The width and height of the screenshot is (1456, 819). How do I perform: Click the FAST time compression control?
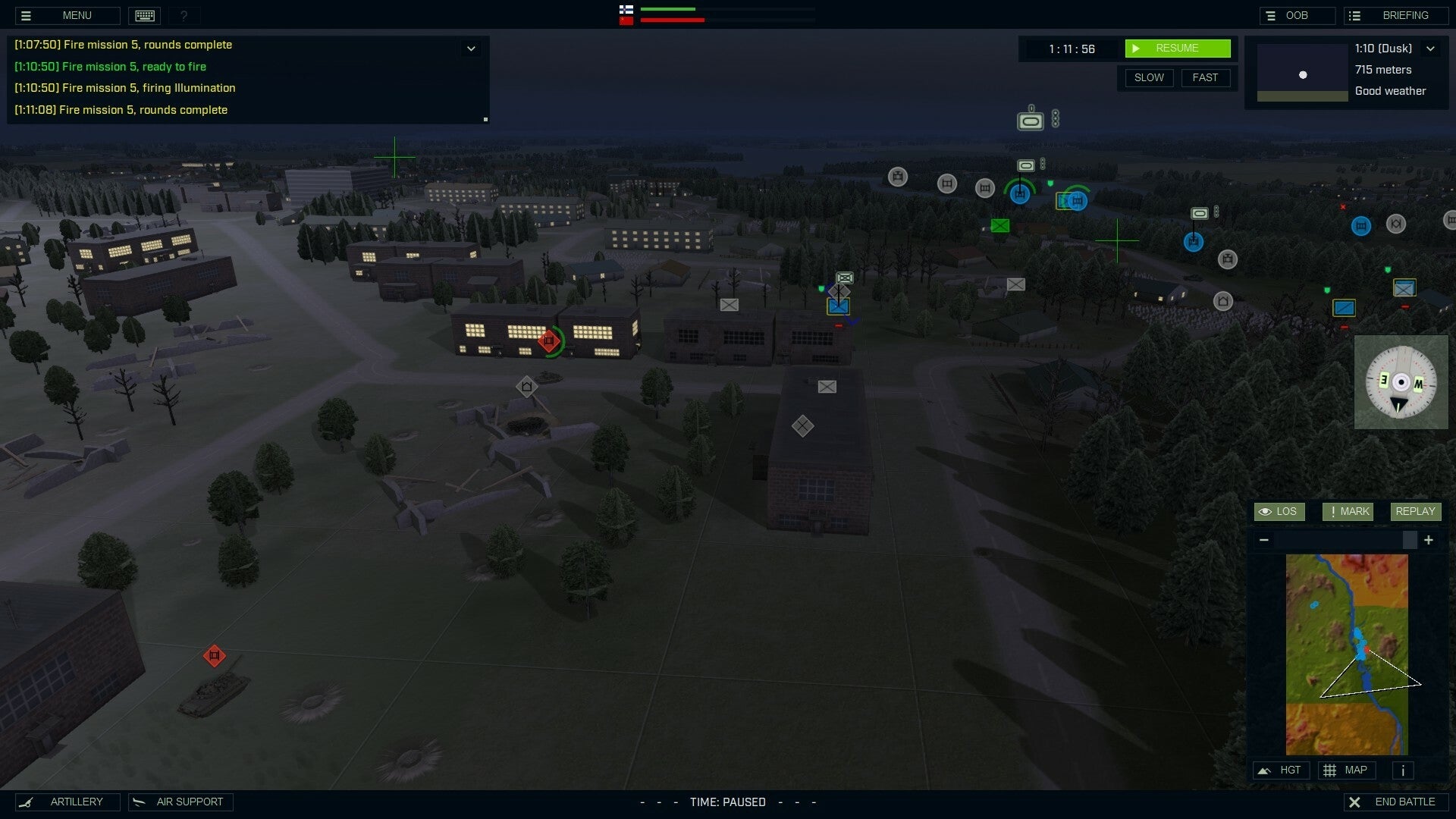tap(1207, 77)
